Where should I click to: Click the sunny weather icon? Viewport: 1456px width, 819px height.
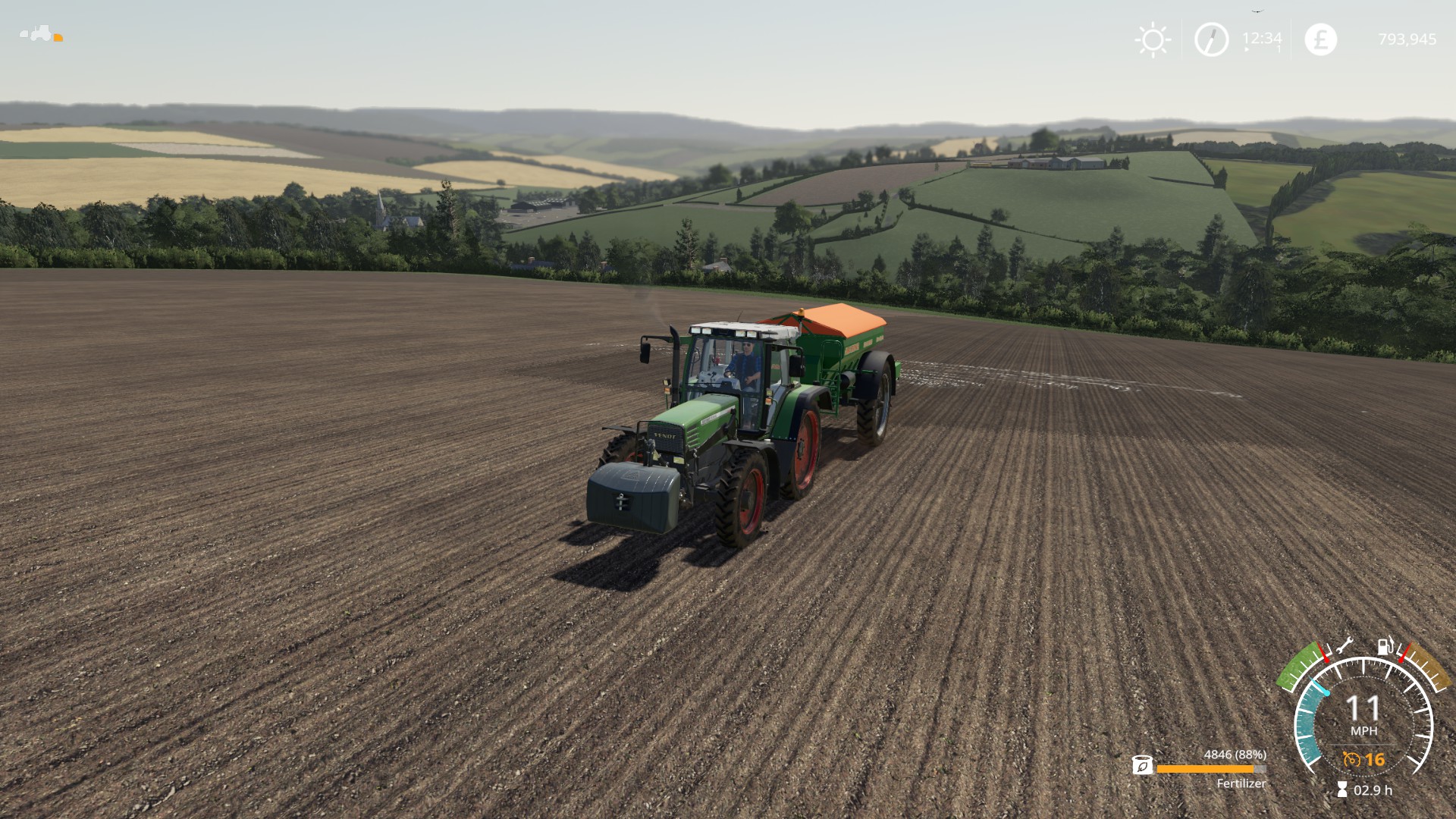pos(1153,39)
